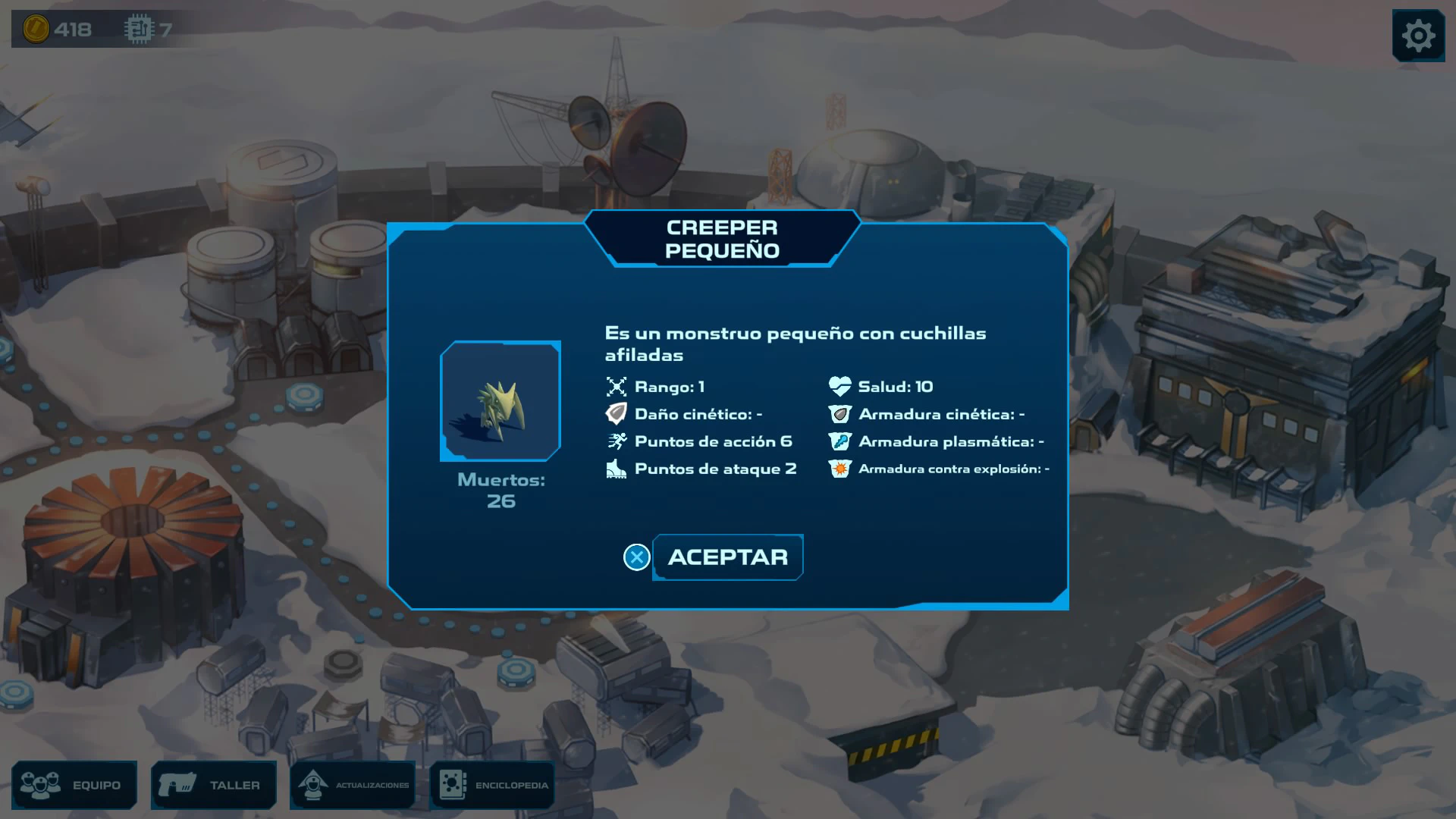Go to the Taller workshop
This screenshot has height=819, width=1456.
pos(214,785)
